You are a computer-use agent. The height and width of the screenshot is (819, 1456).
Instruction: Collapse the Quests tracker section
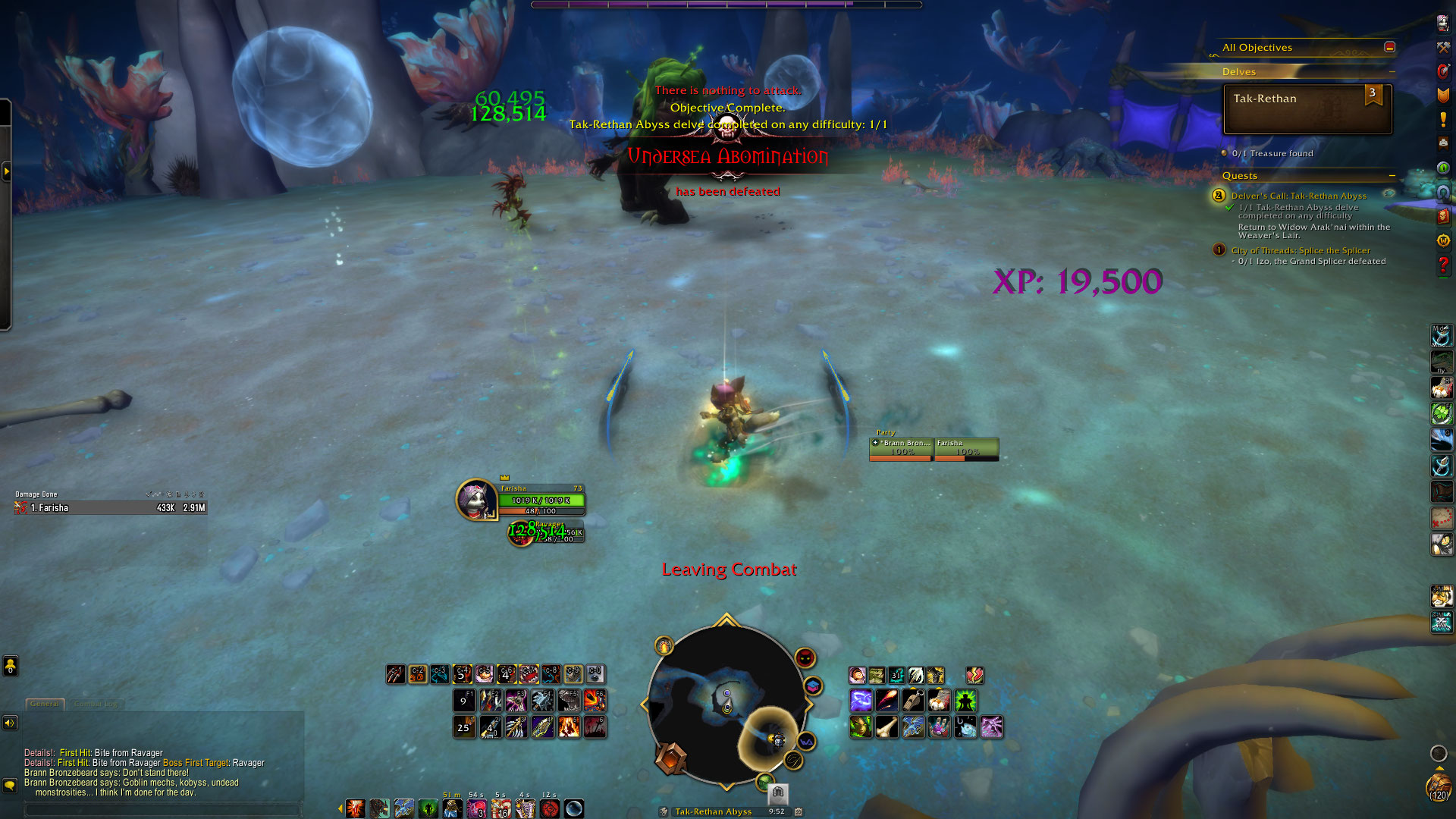click(1392, 176)
